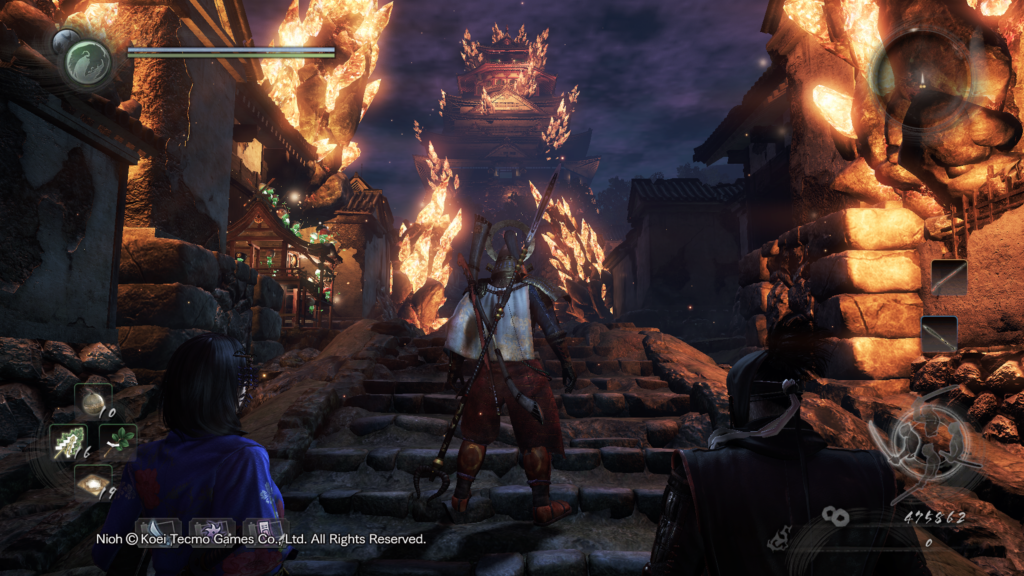Select the blue blade onmyo shortcut slot
The width and height of the screenshot is (1024, 576).
(158, 530)
